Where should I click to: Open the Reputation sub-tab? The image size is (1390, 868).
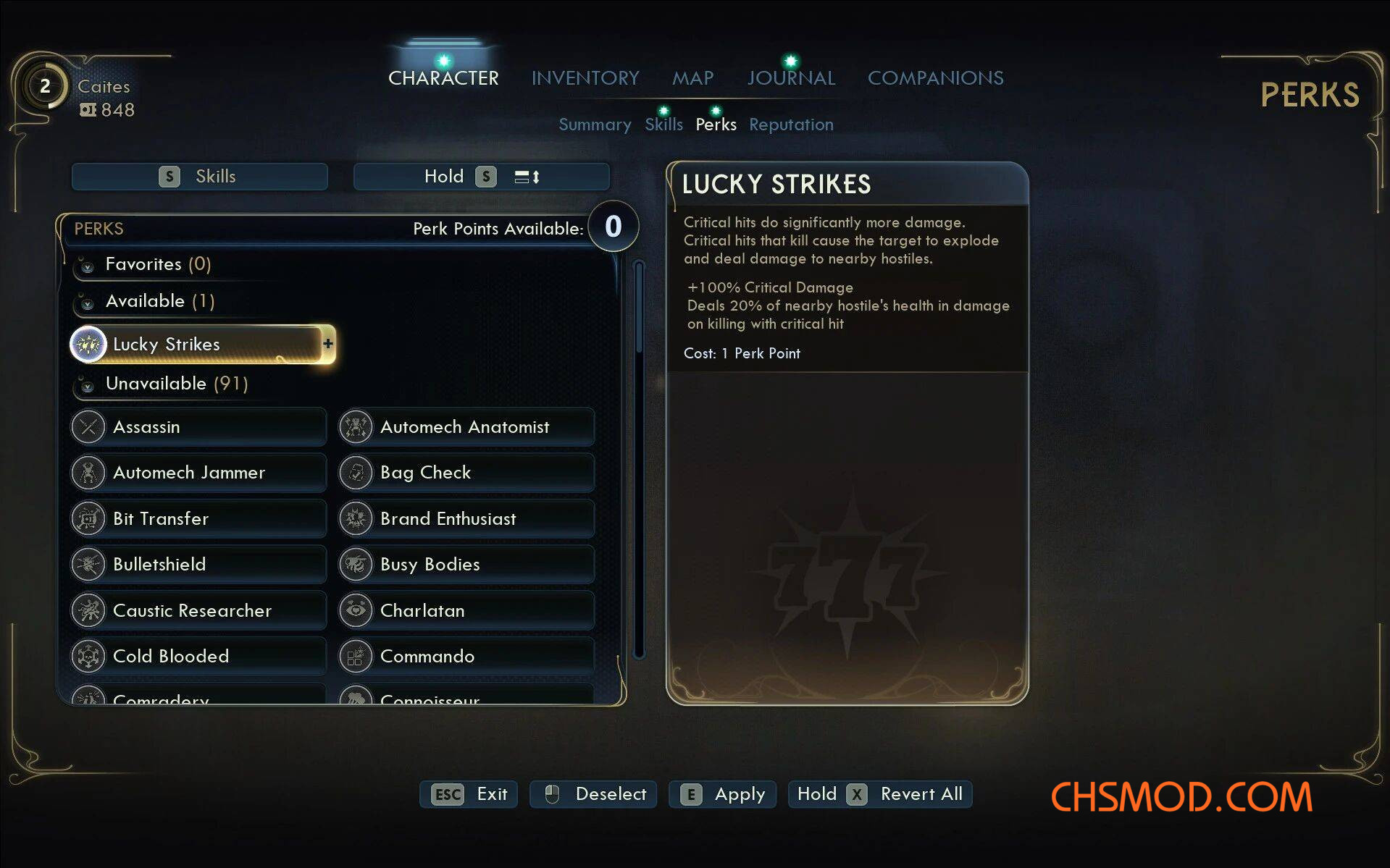coord(791,125)
